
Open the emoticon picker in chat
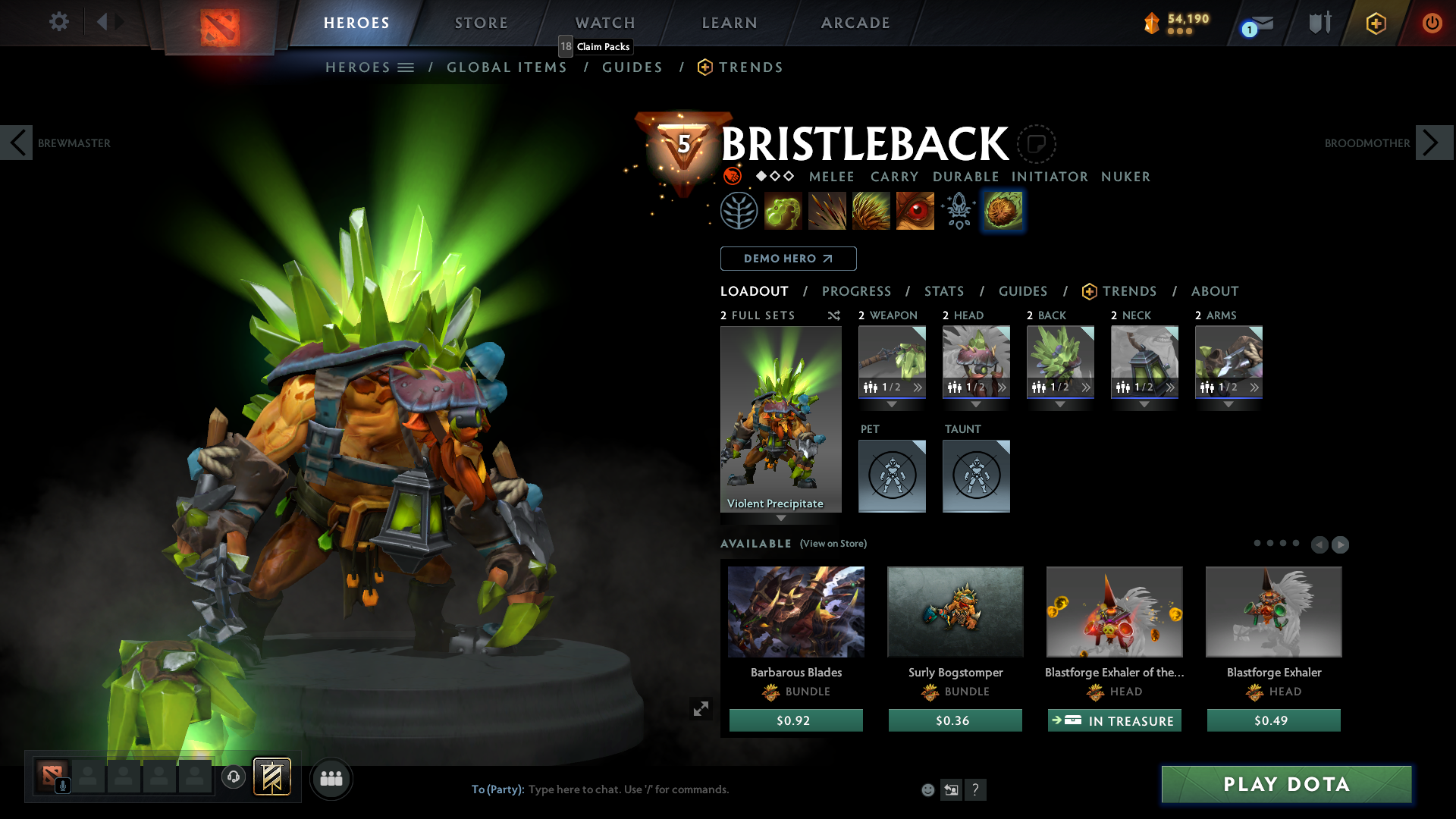(927, 789)
